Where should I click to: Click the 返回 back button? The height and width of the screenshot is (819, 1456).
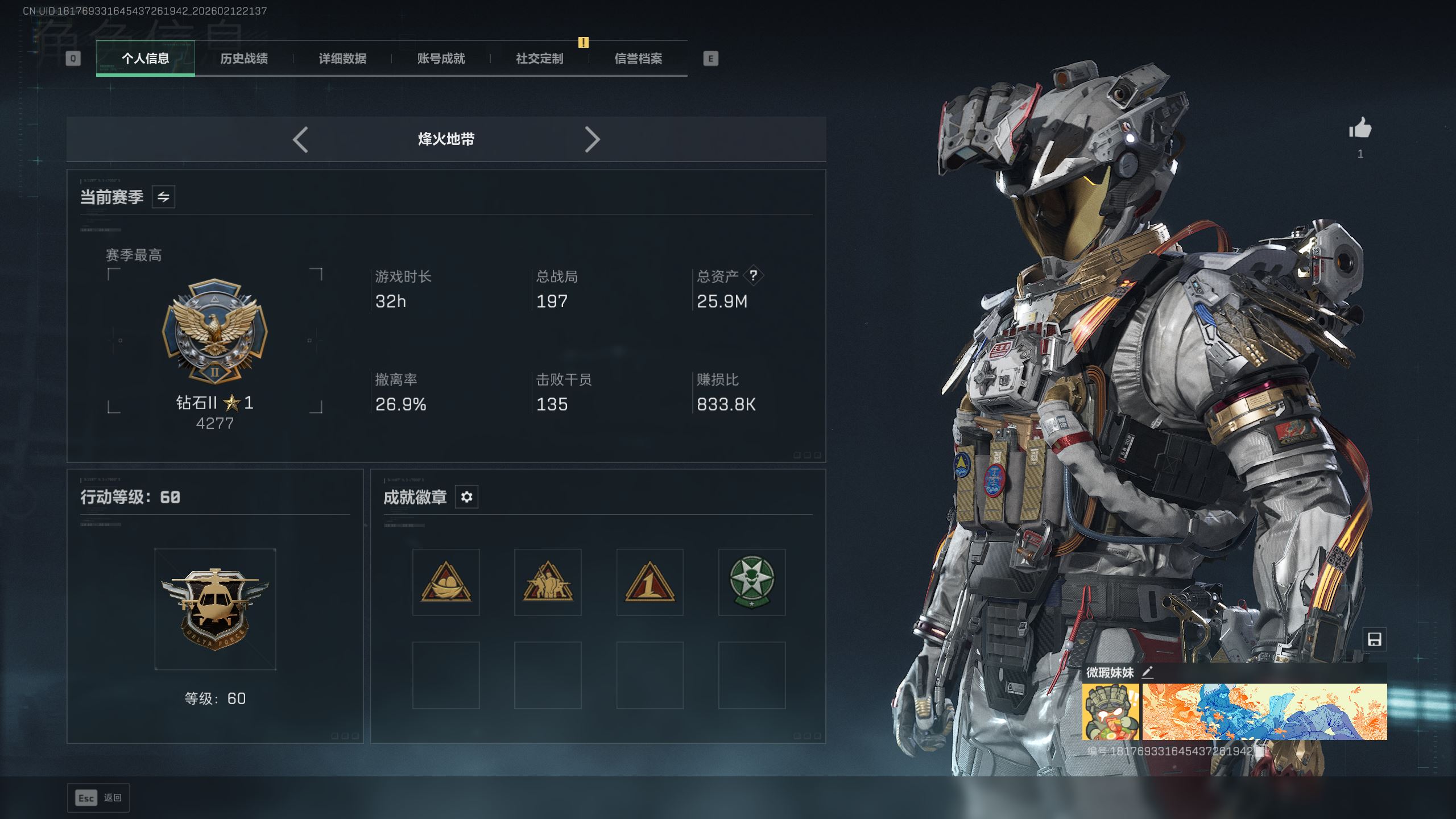98,798
